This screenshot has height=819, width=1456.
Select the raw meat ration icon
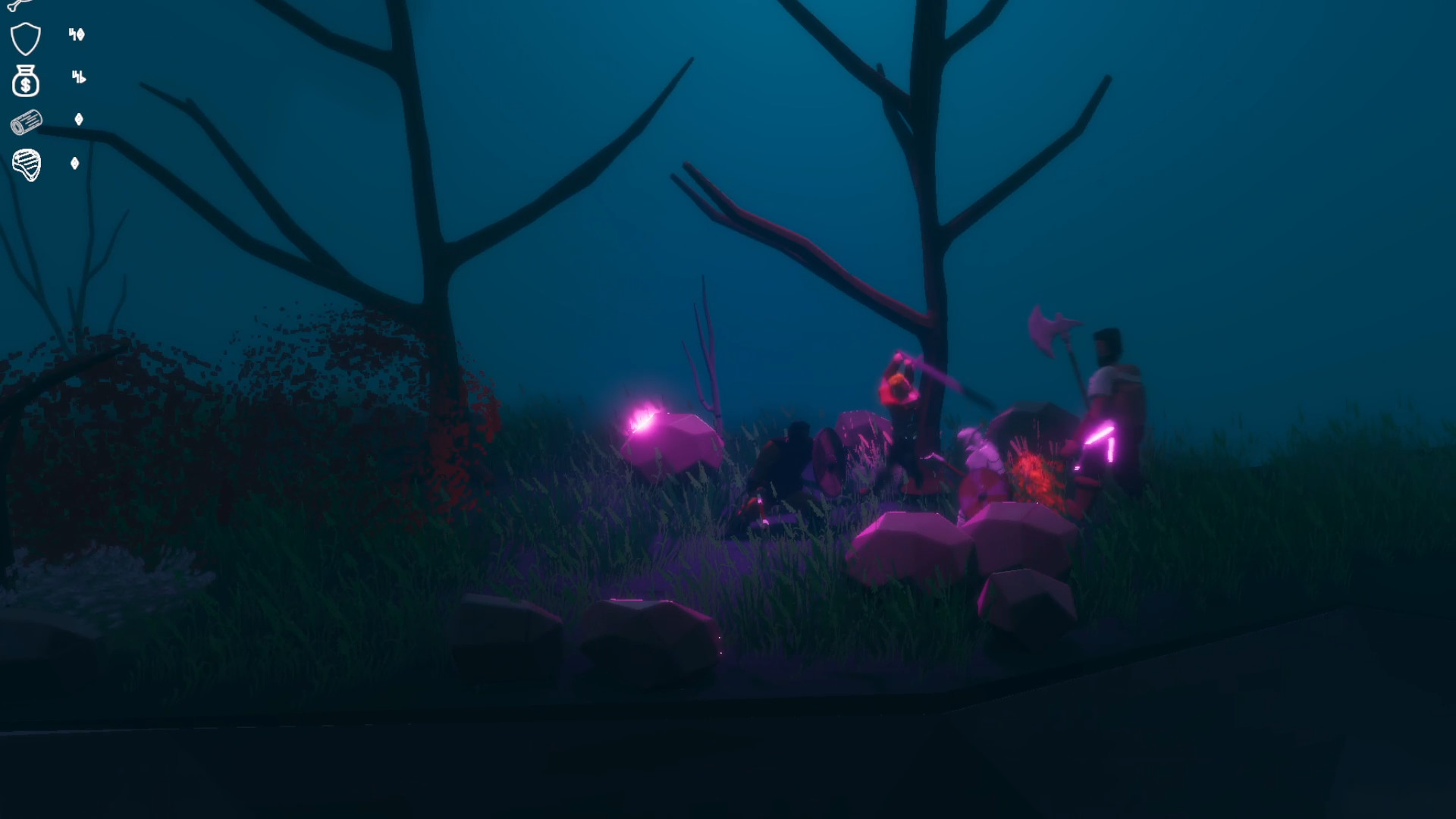(25, 164)
